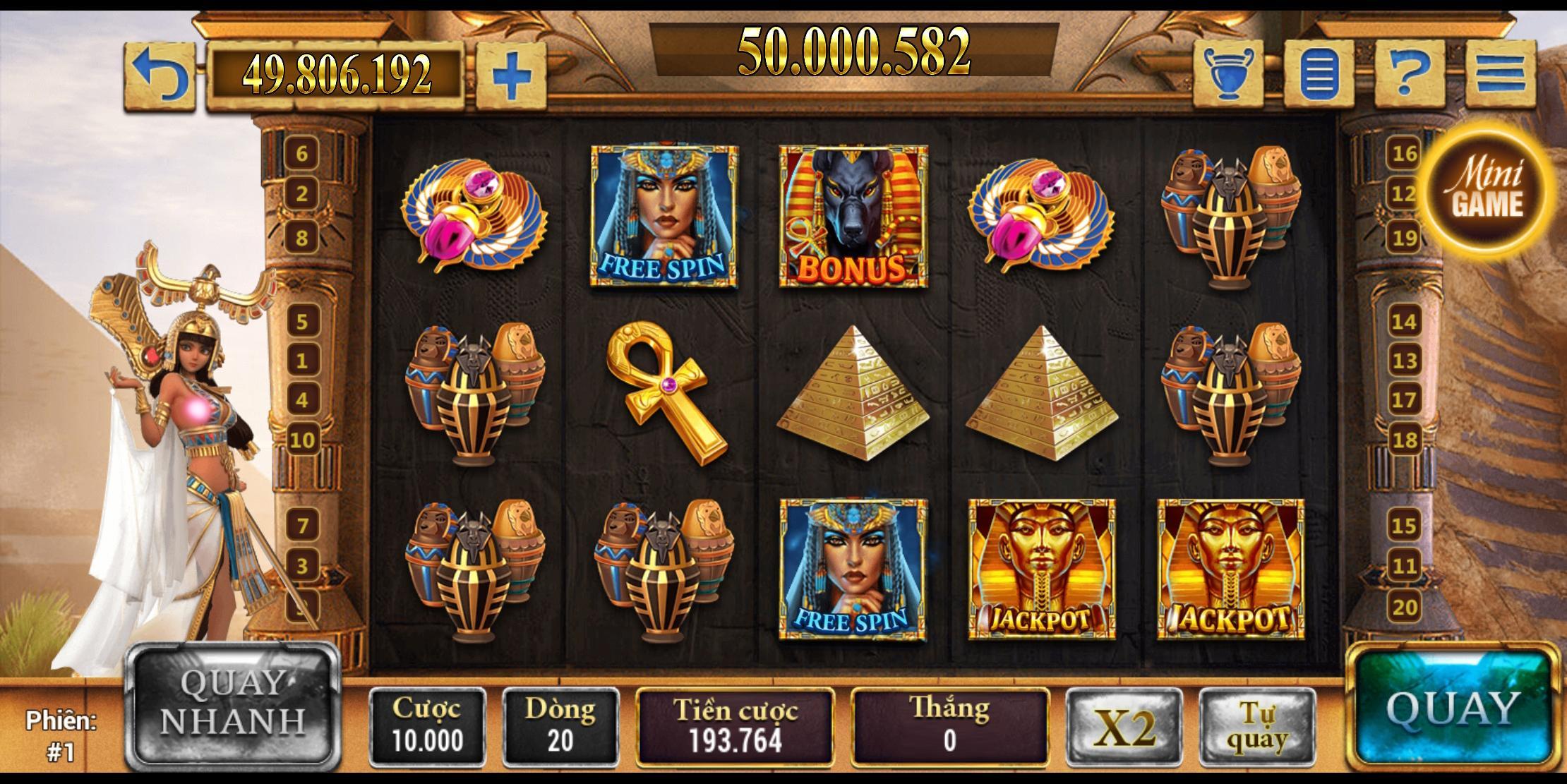Screen dimensions: 1567x784
Task: Open the trophy jackpot rankings icon
Action: (1228, 73)
